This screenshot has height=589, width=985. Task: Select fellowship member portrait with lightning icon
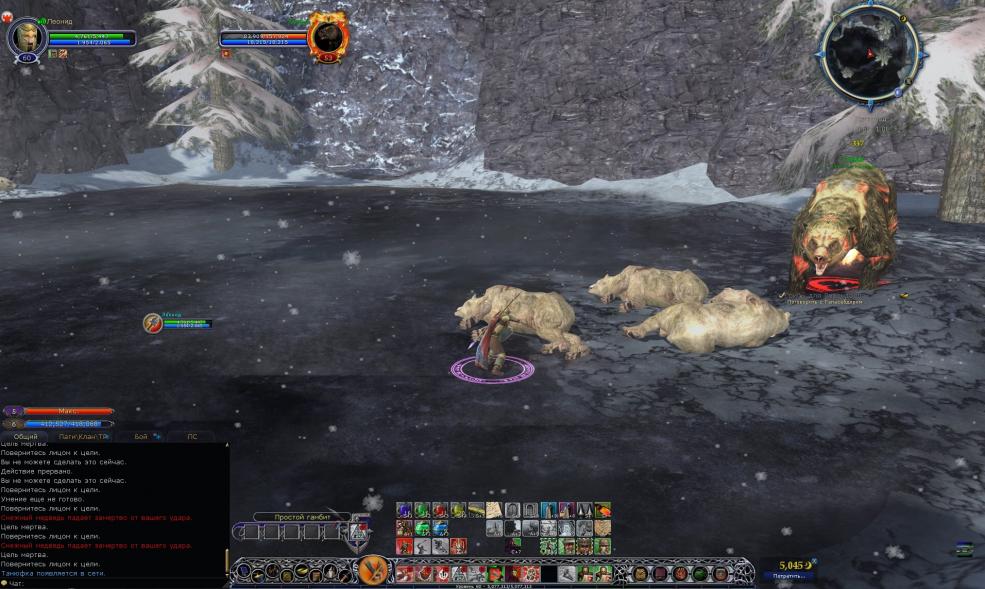(x=153, y=323)
